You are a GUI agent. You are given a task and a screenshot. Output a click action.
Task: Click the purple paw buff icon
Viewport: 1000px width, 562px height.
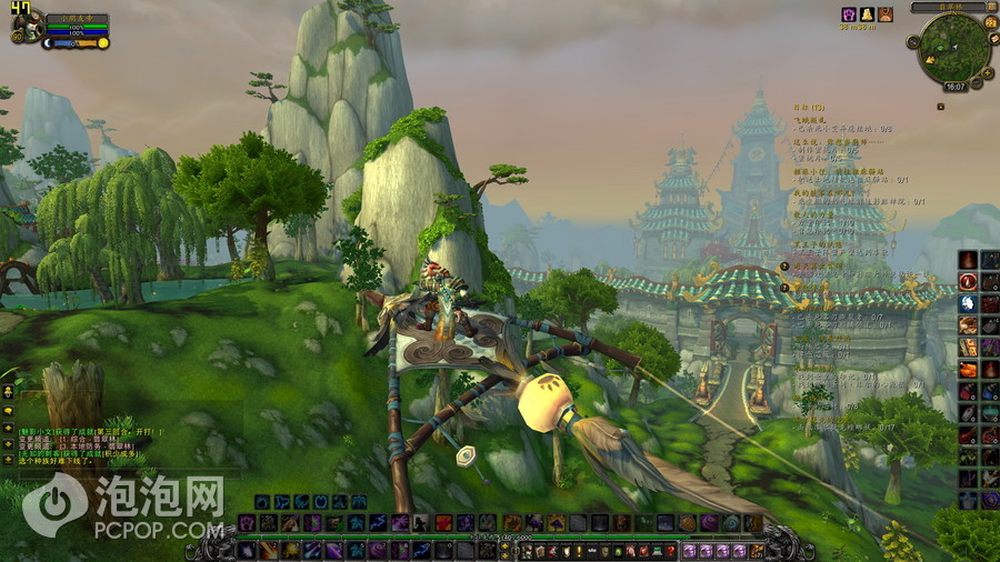click(x=849, y=15)
